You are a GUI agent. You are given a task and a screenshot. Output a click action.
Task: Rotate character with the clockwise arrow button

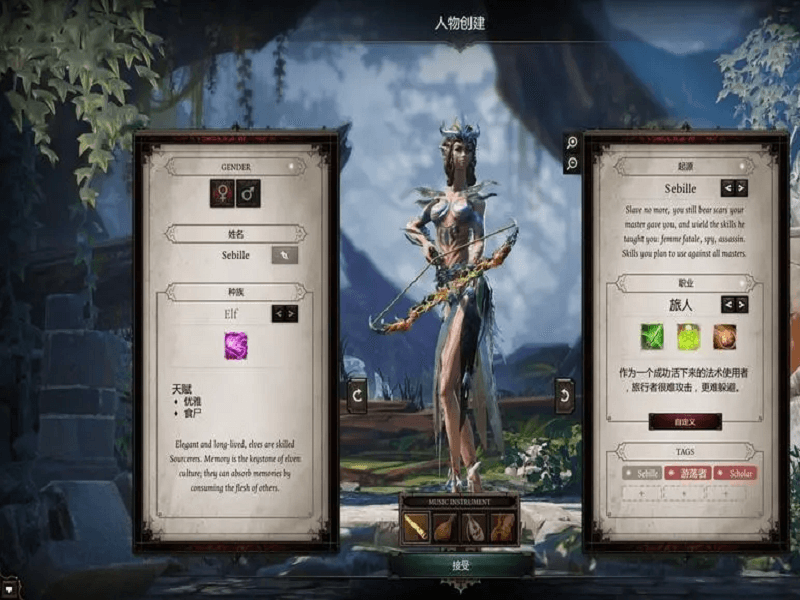coord(356,395)
